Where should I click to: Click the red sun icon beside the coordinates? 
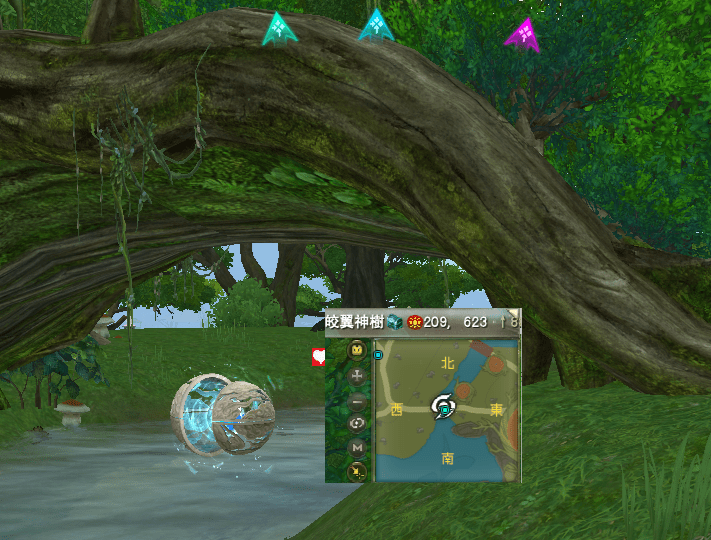(414, 322)
